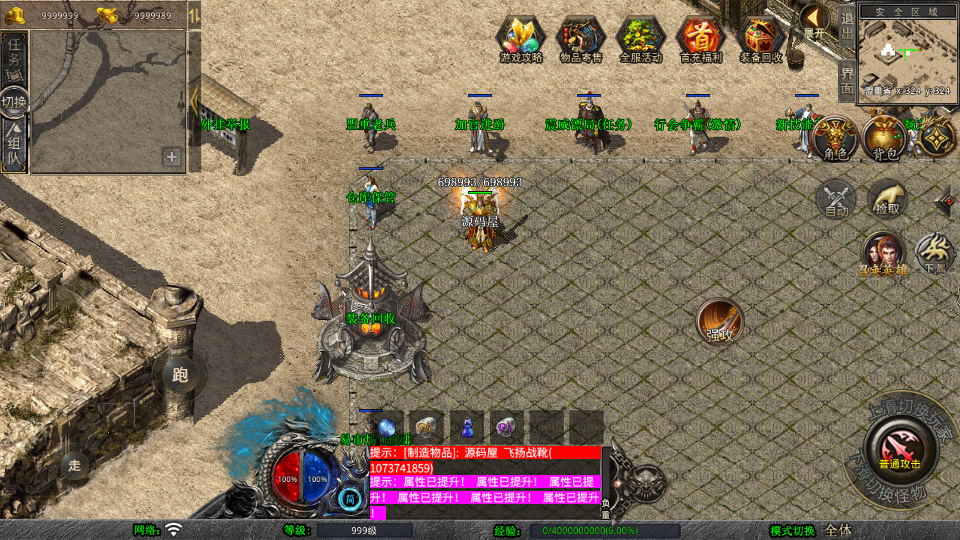
Task: Open the 装备回收 treasure chest icon
Action: tap(760, 38)
